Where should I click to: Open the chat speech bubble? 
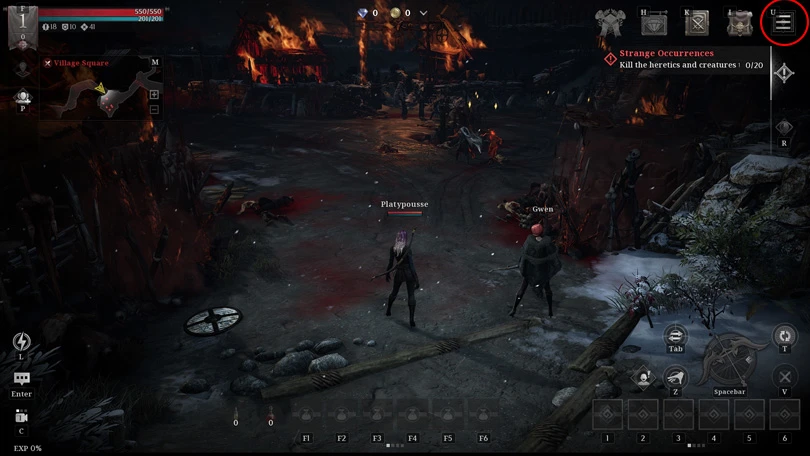21,380
